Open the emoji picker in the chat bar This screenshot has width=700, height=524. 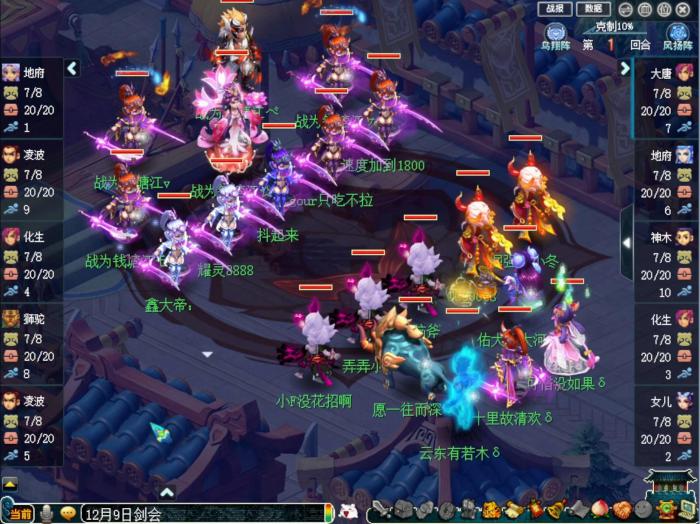(68, 514)
